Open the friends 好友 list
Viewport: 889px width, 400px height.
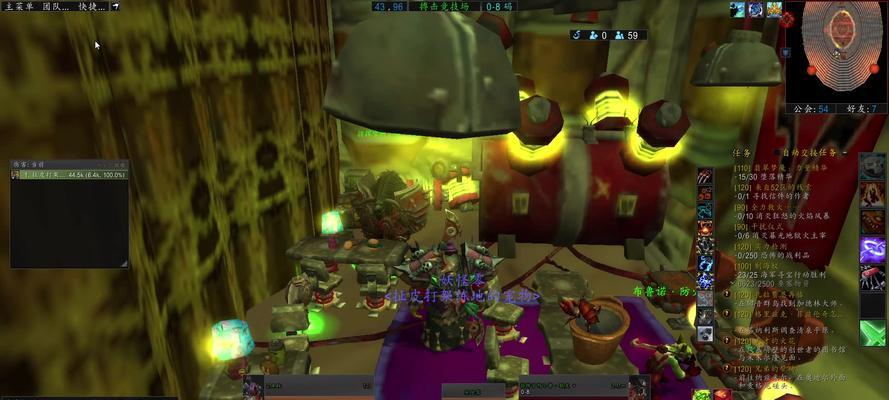[x=861, y=109]
